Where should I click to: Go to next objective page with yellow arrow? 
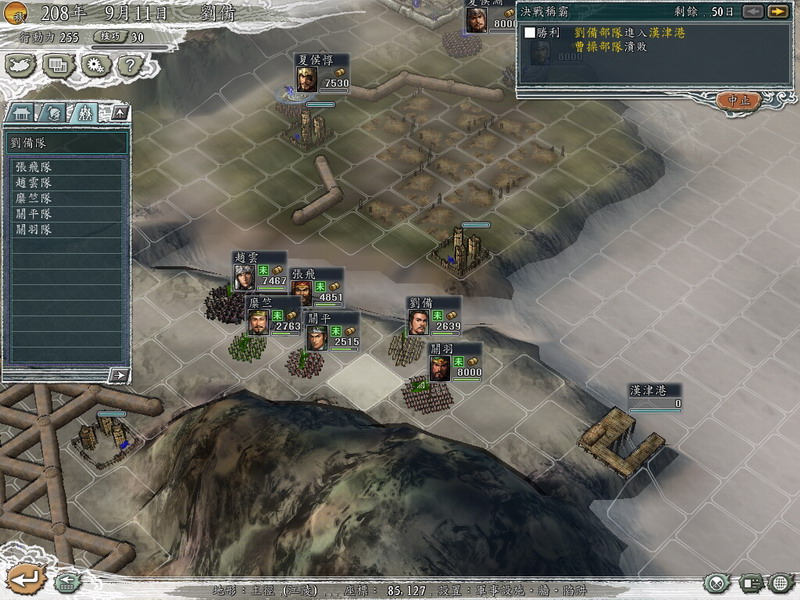(x=777, y=12)
